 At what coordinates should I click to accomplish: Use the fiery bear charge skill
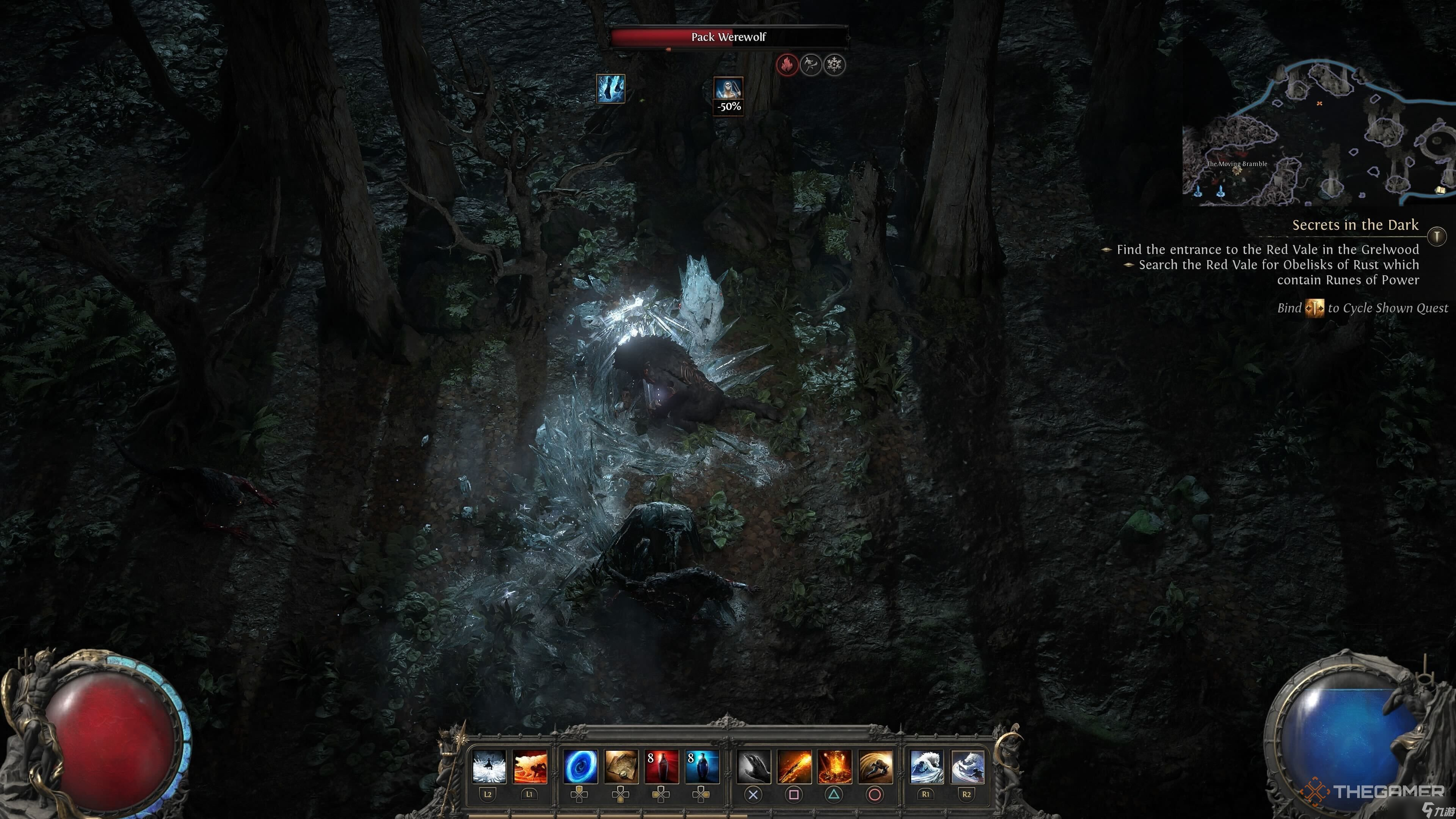coord(530,766)
